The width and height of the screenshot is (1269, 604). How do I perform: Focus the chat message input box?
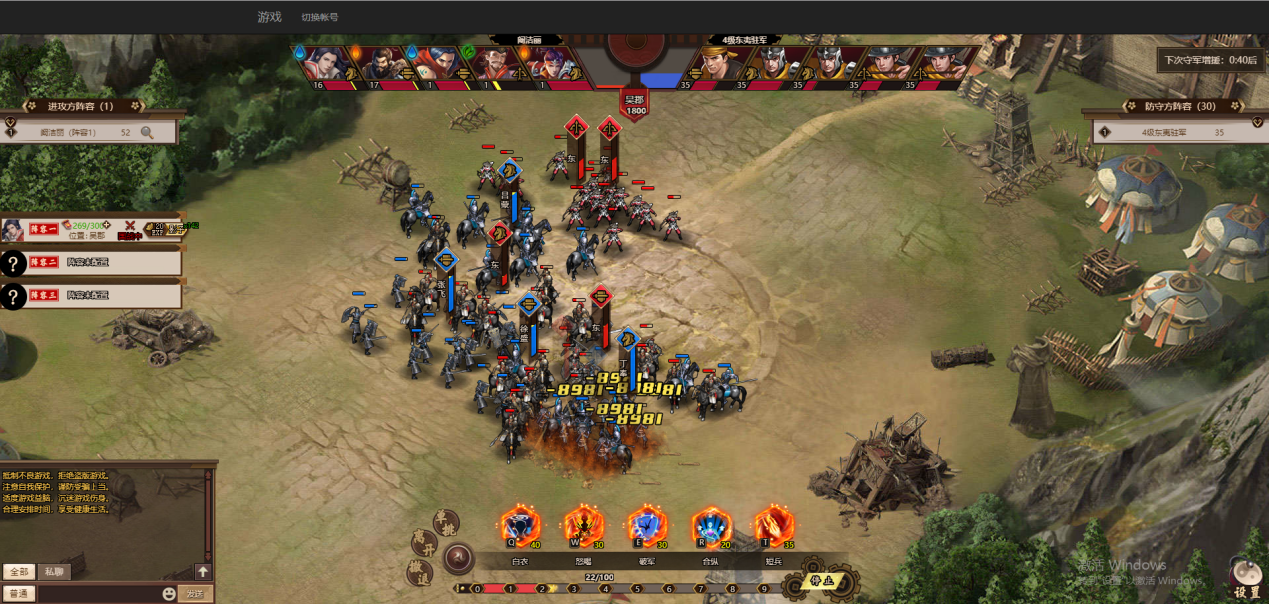[98, 594]
